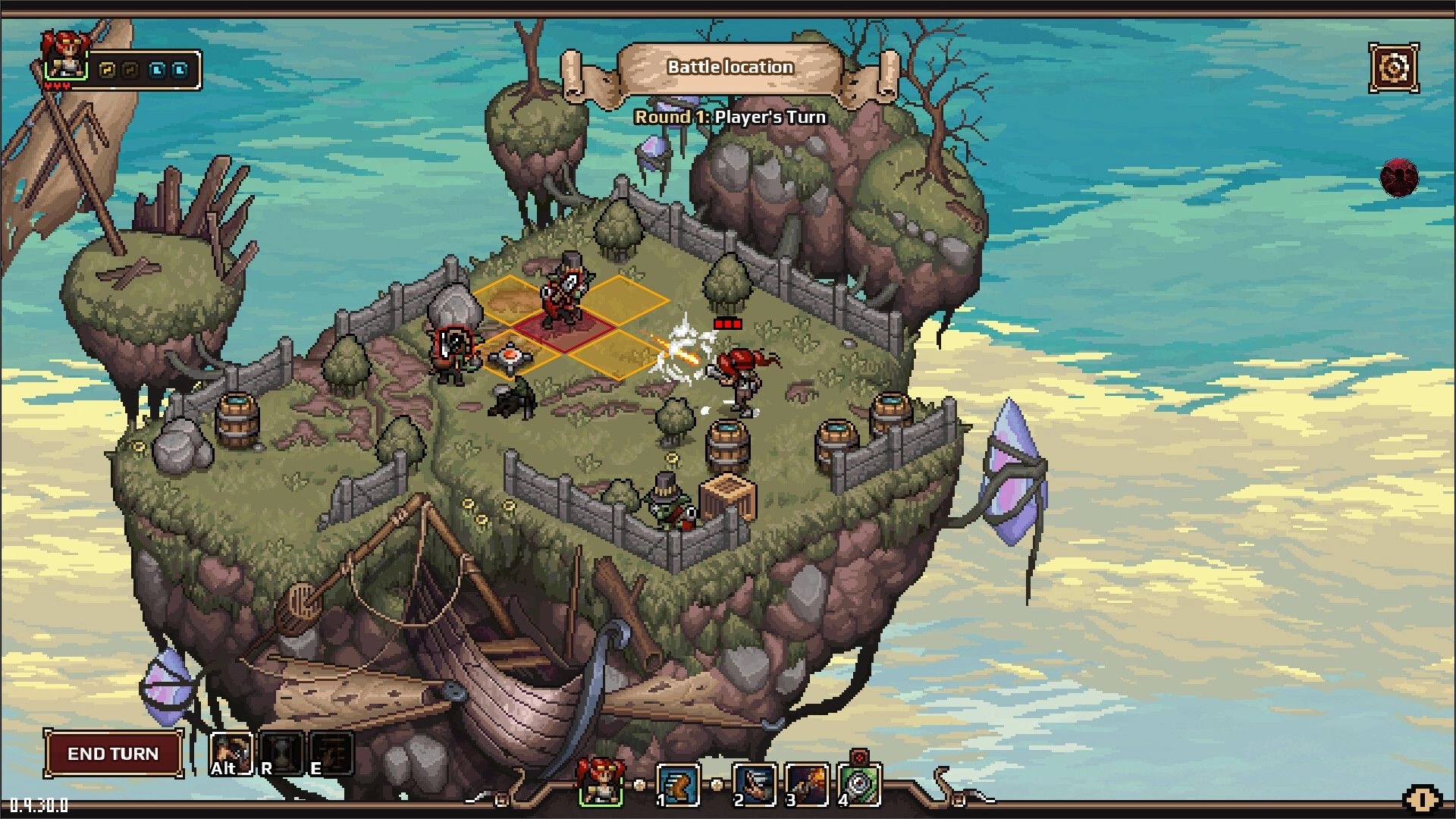This screenshot has width=1456, height=819.
Task: Click a yellow action point indicator
Action: pos(107,70)
